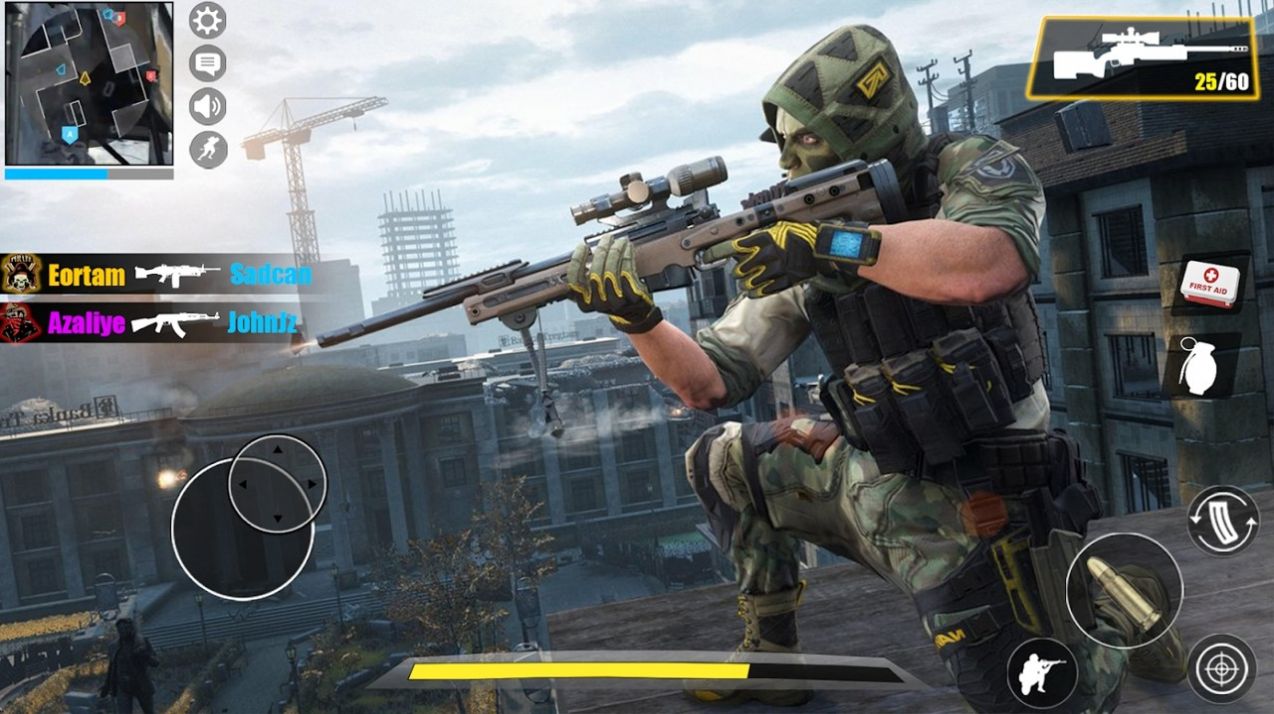This screenshot has width=1274, height=714.
Task: Open the gear settings menu
Action: 208,20
